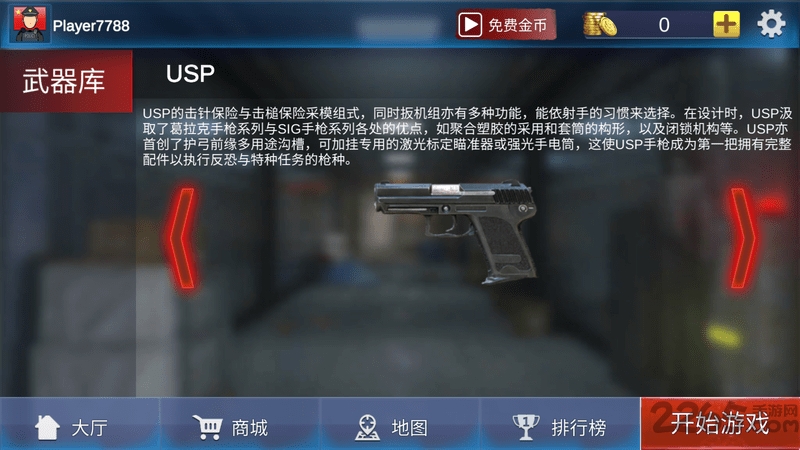Open the 商城 shop tab
Screen dimensions: 800x450
[x=232, y=427]
